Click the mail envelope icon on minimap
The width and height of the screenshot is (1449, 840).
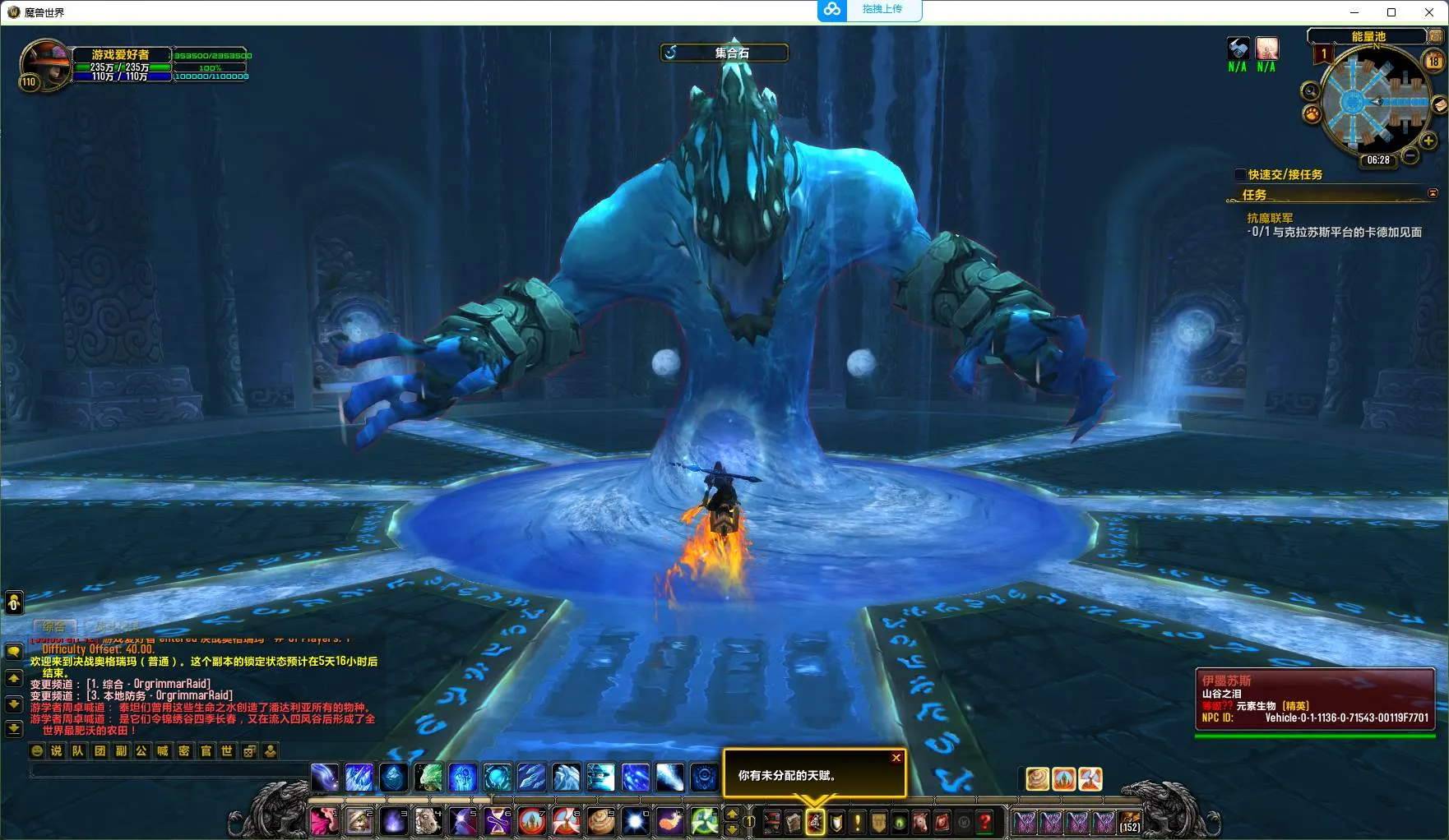click(1439, 105)
